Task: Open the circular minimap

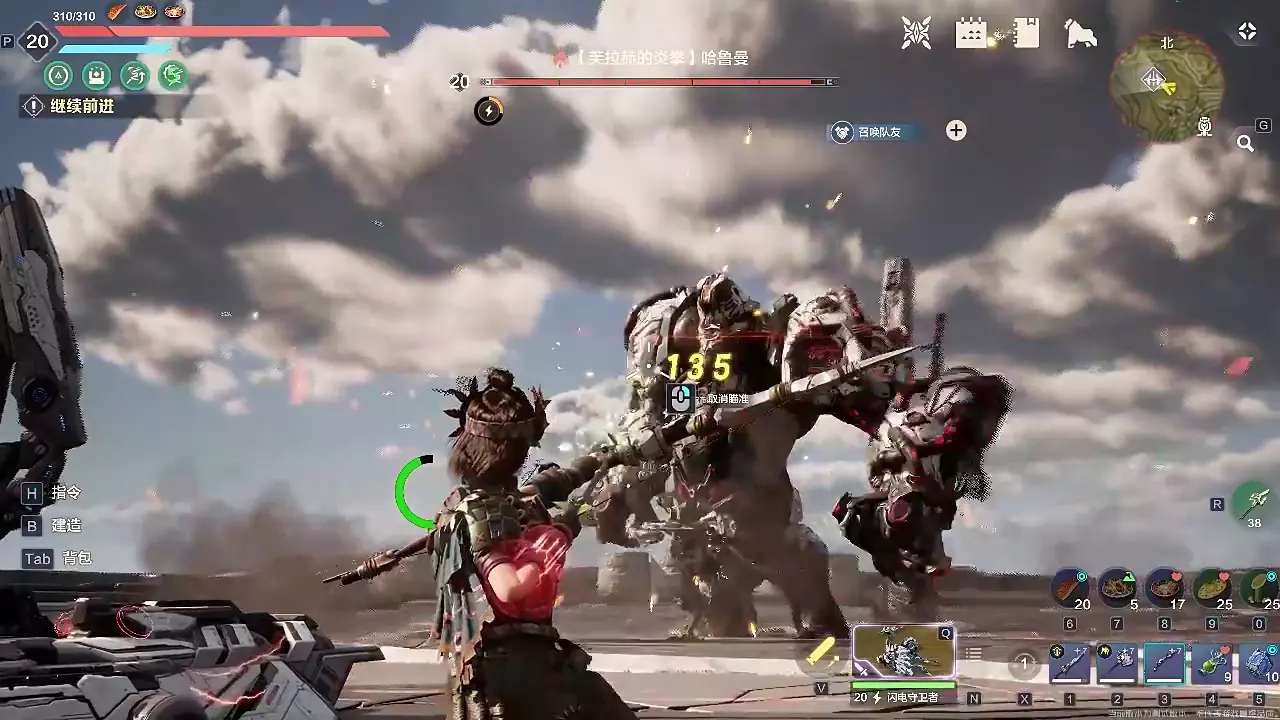Action: 1167,86
